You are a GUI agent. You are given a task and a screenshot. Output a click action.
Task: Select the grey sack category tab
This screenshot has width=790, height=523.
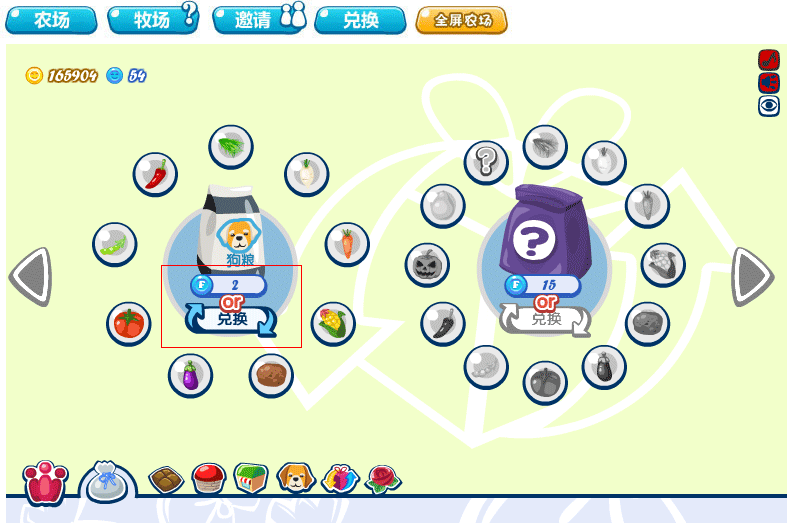tap(107, 482)
